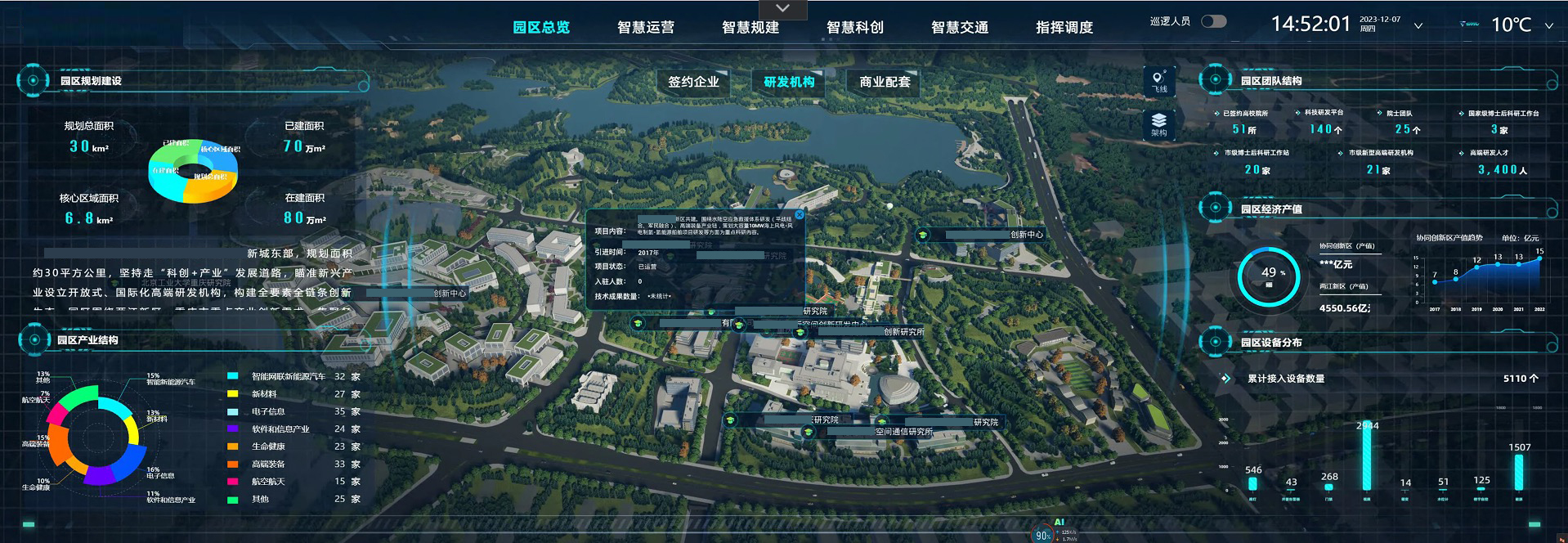Open the 架构 layers tool
Viewport: 1568px width, 543px height.
[1159, 125]
